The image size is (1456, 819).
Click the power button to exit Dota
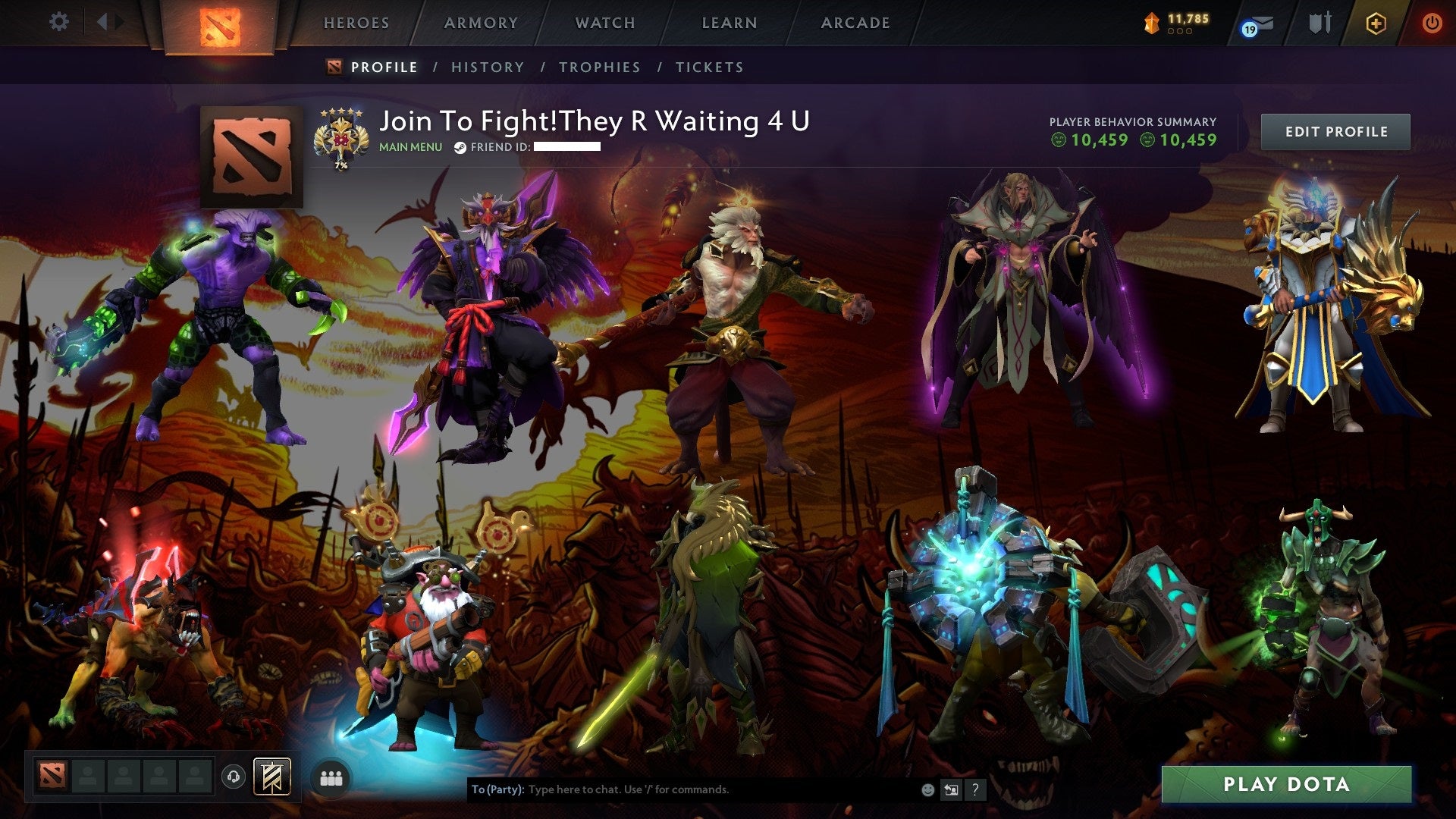[x=1433, y=23]
